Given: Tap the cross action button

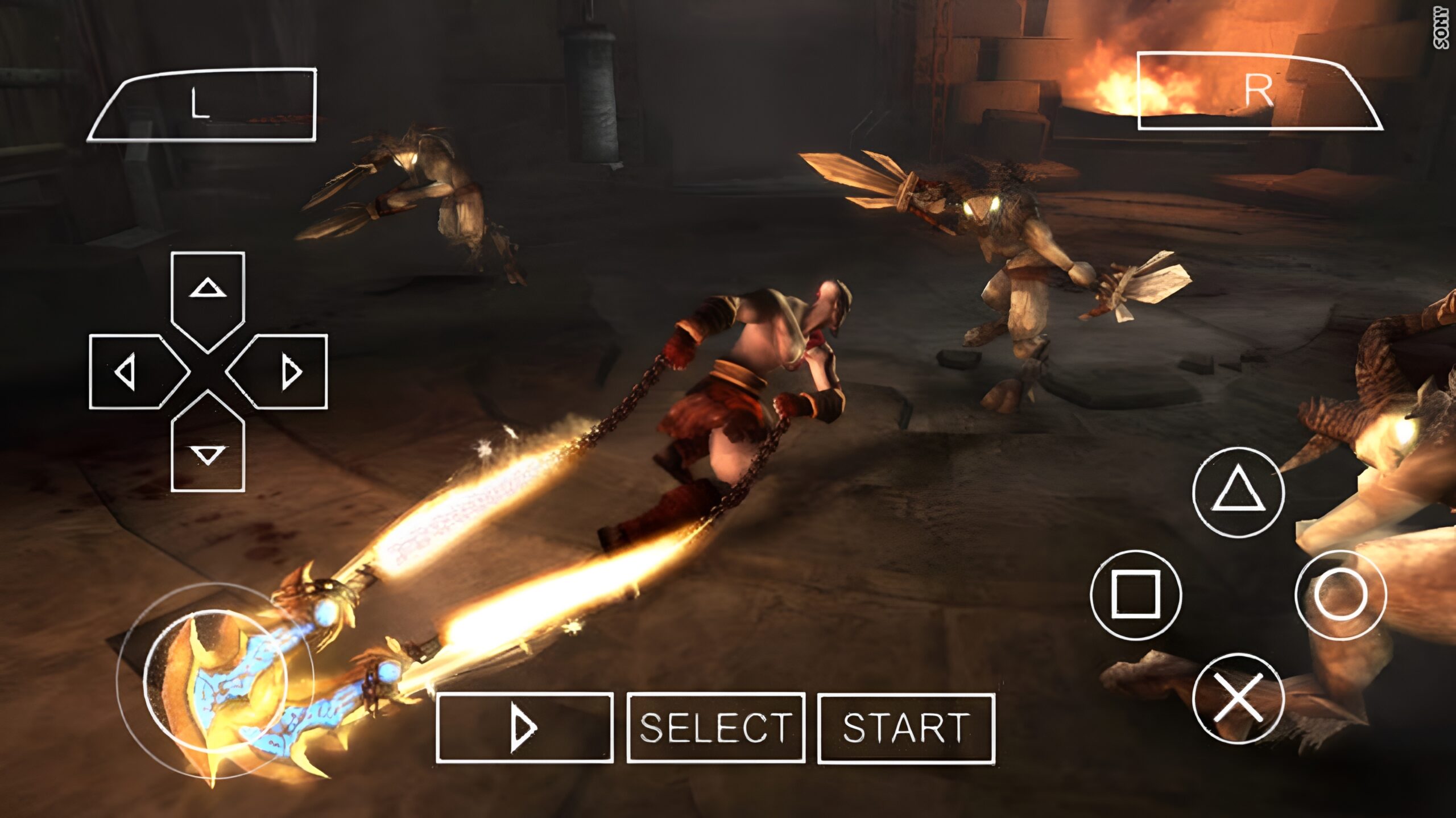Looking at the screenshot, I should coord(1238,699).
